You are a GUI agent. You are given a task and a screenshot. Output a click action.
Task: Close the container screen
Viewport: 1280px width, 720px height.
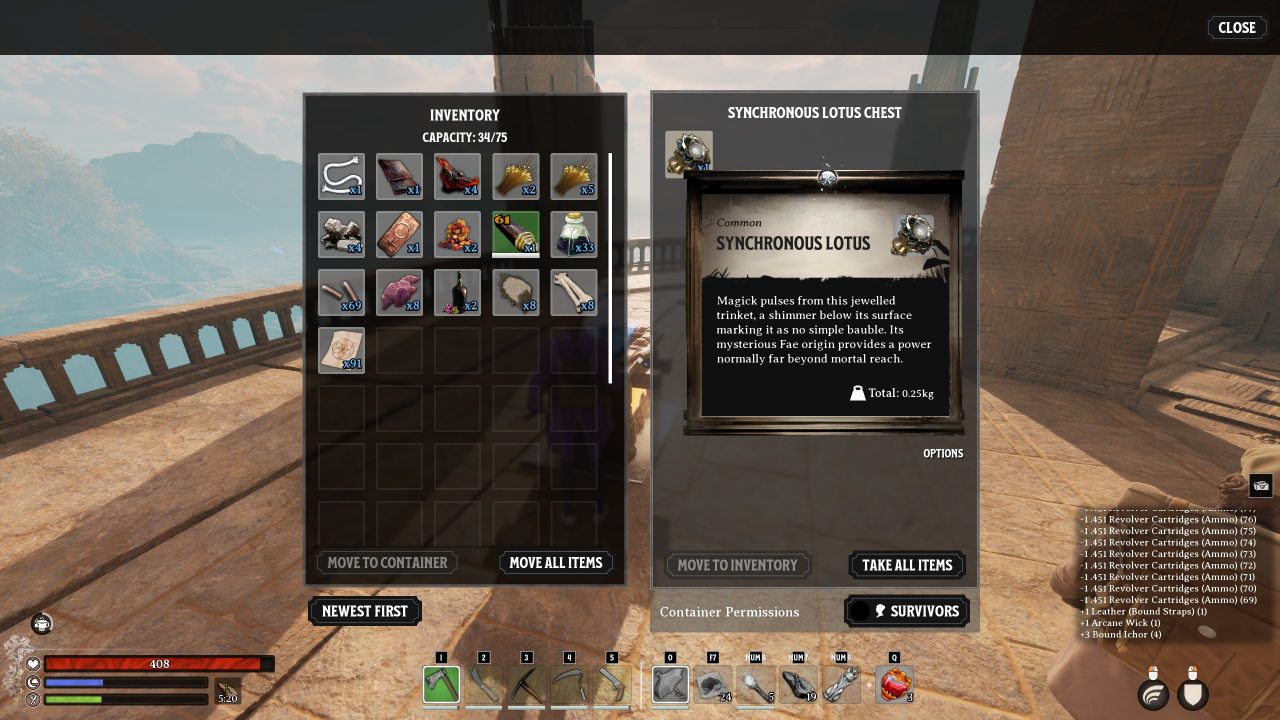pyautogui.click(x=1236, y=28)
